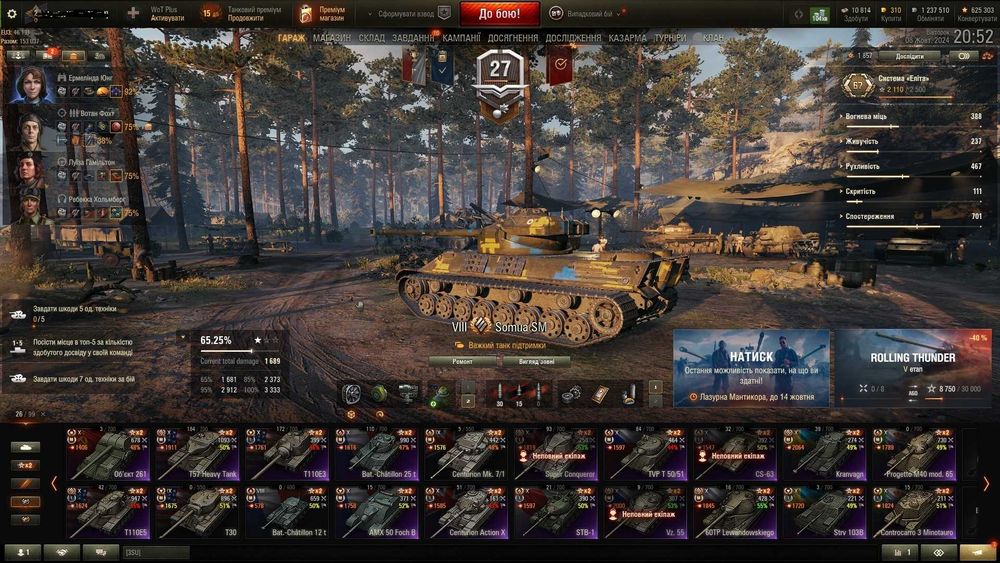
Task: Select crew member Ермелінда Юнг
Action: (x=32, y=84)
